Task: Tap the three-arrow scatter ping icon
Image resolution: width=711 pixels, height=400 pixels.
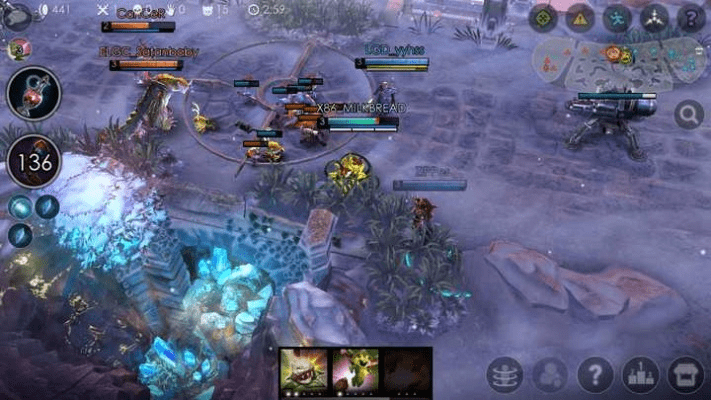Action: [654, 17]
